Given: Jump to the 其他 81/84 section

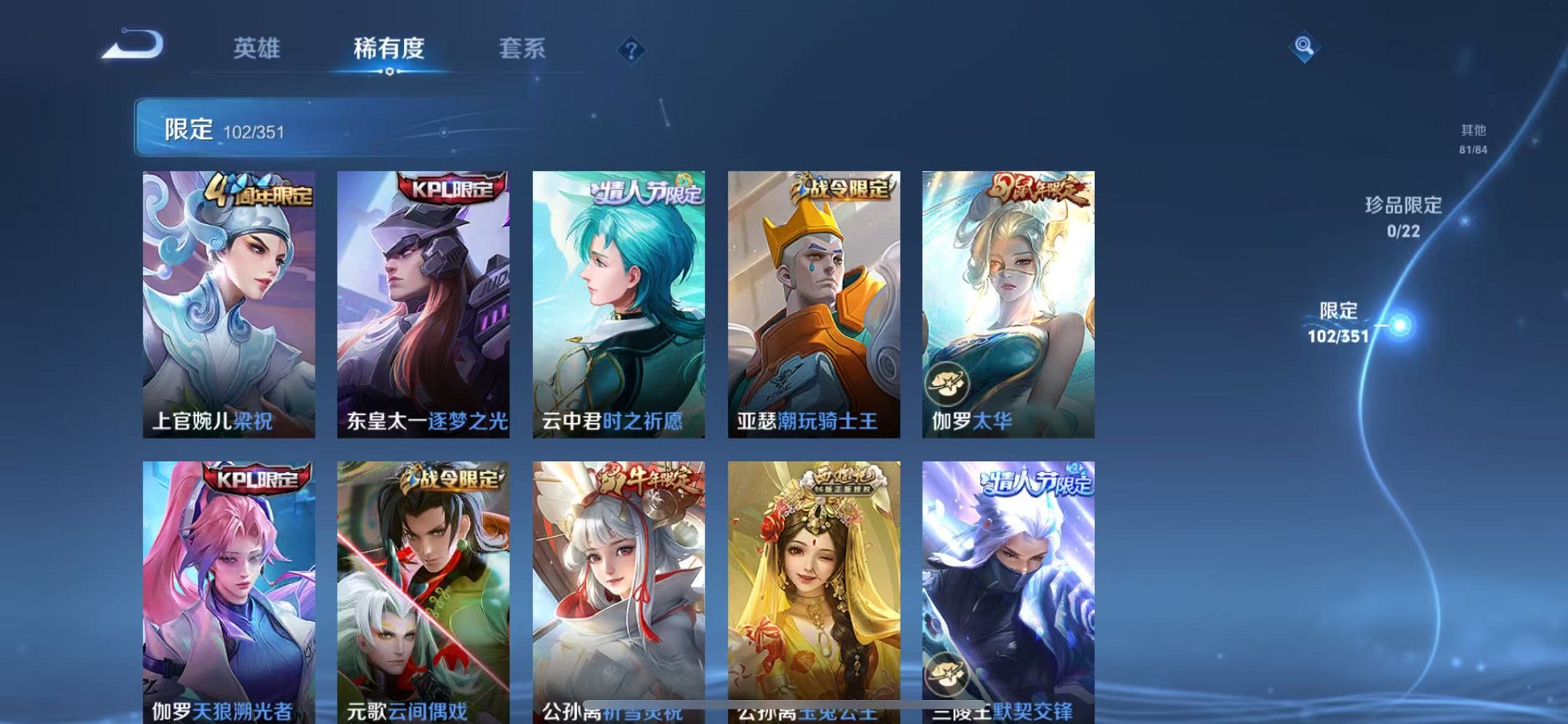Looking at the screenshot, I should (x=1472, y=138).
